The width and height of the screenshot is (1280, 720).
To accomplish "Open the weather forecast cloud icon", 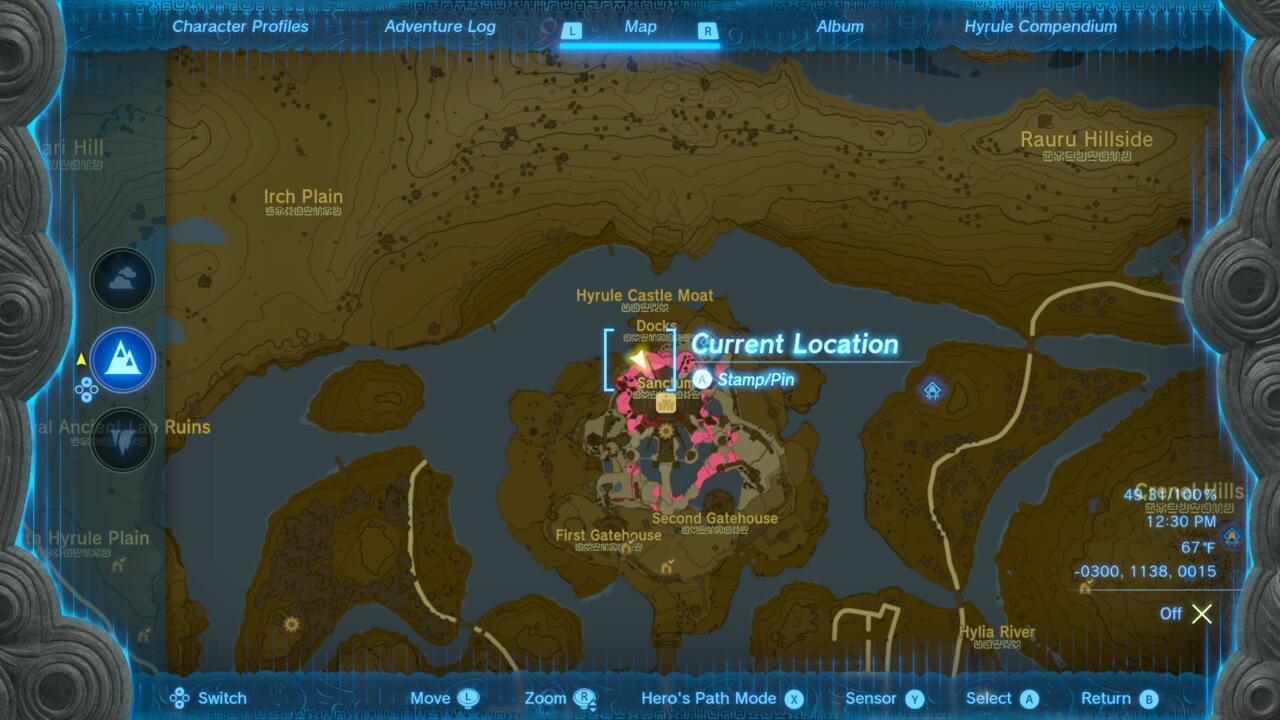I will click(122, 279).
